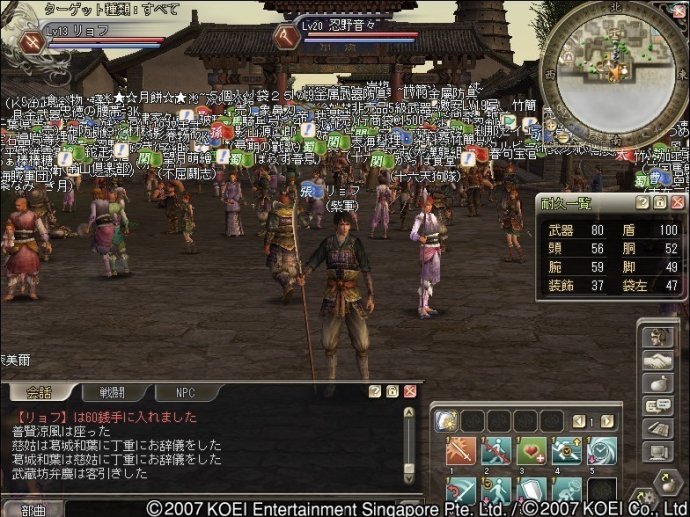The height and width of the screenshot is (517, 690).
Task: Open the speech bubble chat menu icon
Action: pyautogui.click(x=656, y=406)
